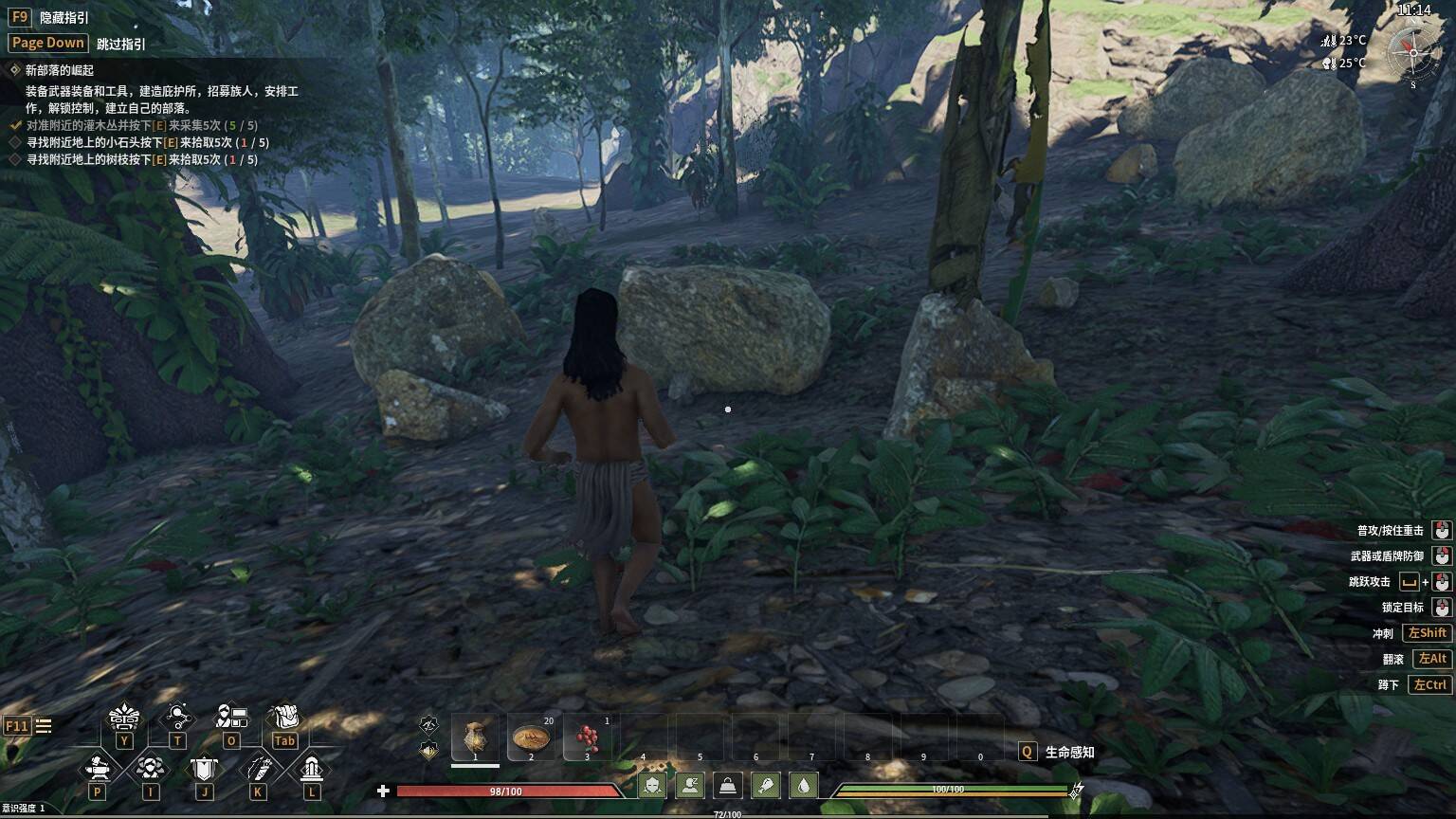Viewport: 1456px width, 819px height.
Task: Toggle the F11 list menu icon
Action: (x=44, y=726)
